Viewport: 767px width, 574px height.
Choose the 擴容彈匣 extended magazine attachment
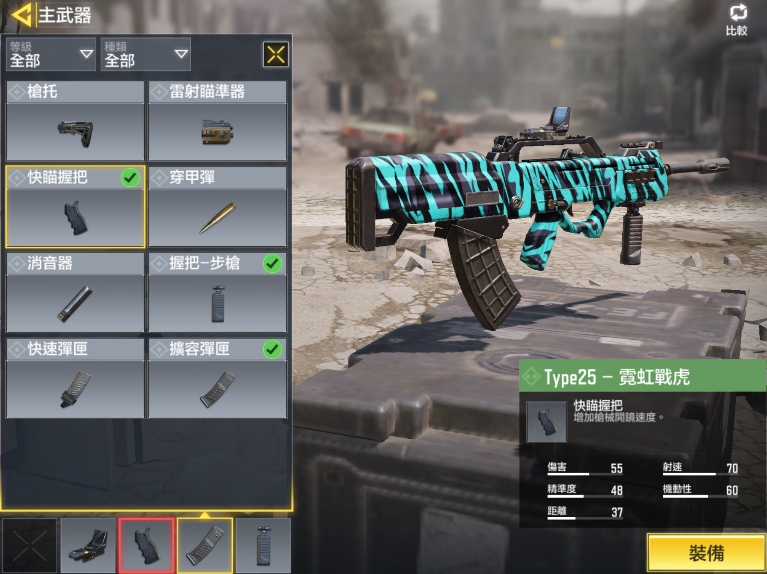click(217, 378)
